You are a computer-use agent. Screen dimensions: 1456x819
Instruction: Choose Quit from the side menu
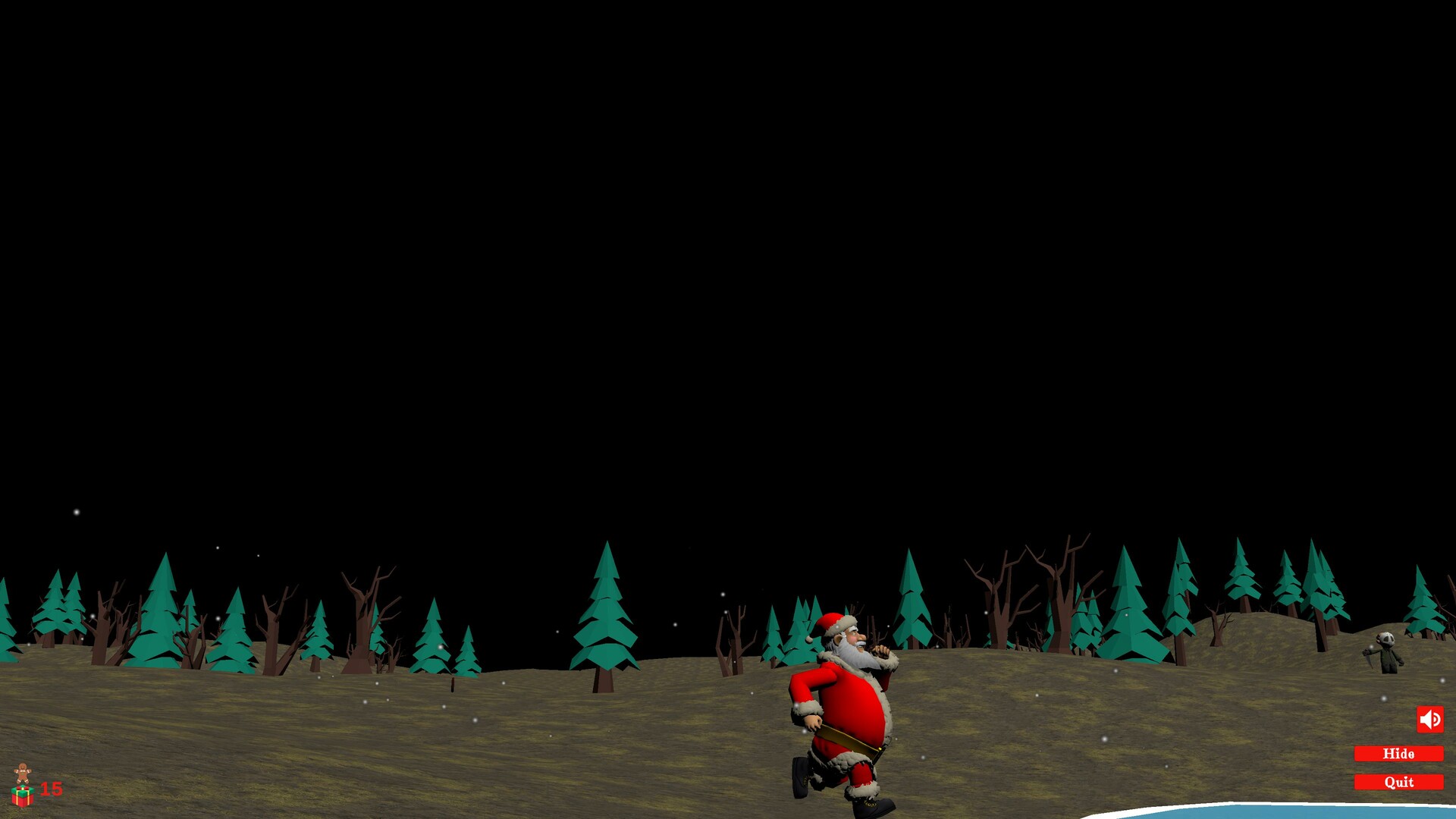tap(1398, 781)
